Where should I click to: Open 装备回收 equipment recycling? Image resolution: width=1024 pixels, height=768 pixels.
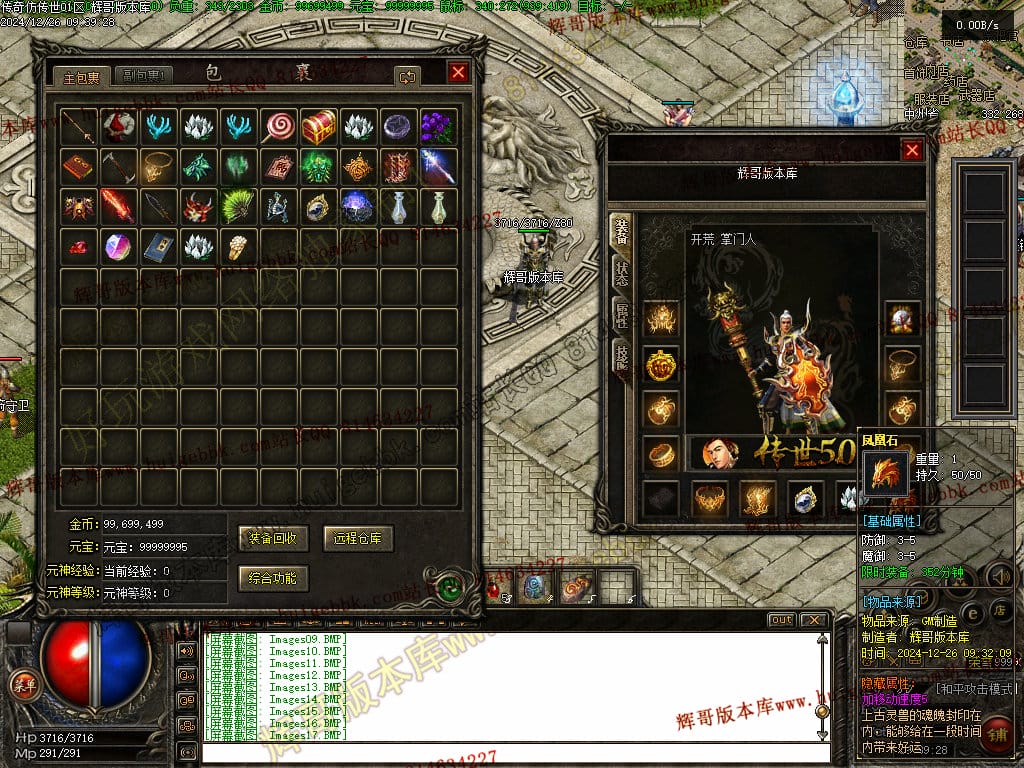pyautogui.click(x=274, y=538)
